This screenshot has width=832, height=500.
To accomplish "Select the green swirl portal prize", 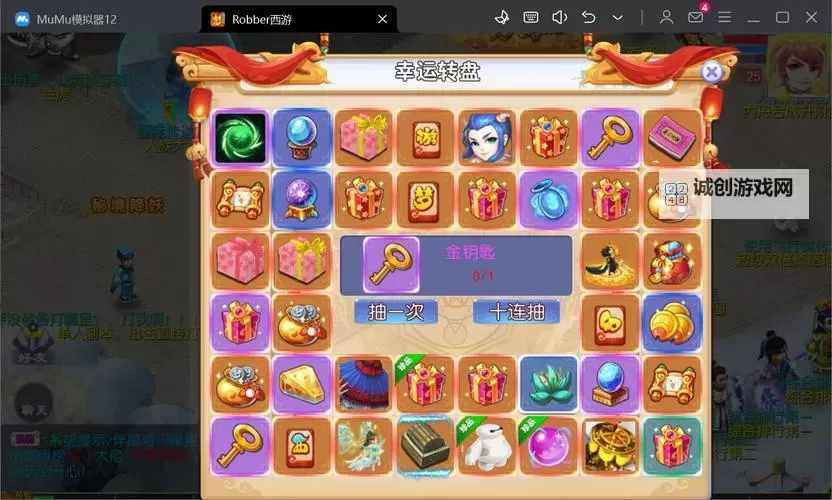I will pos(240,138).
